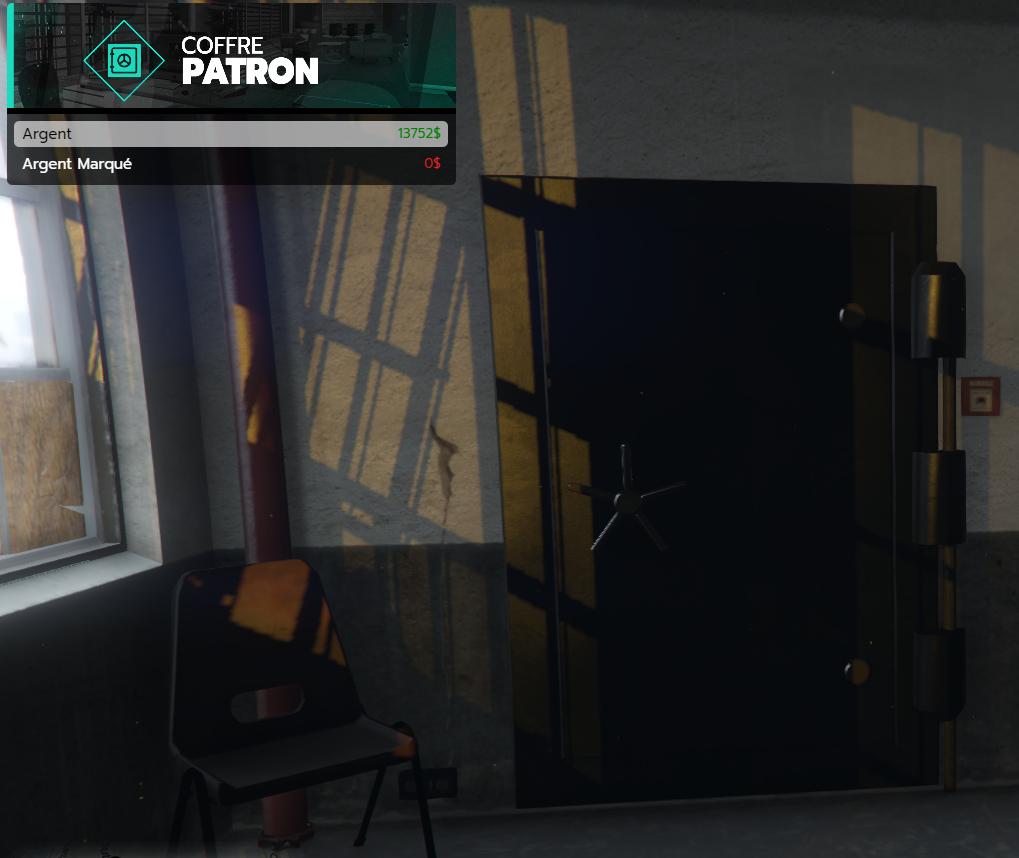The height and width of the screenshot is (858, 1019).
Task: Select the Argent menu row
Action: [x=231, y=134]
